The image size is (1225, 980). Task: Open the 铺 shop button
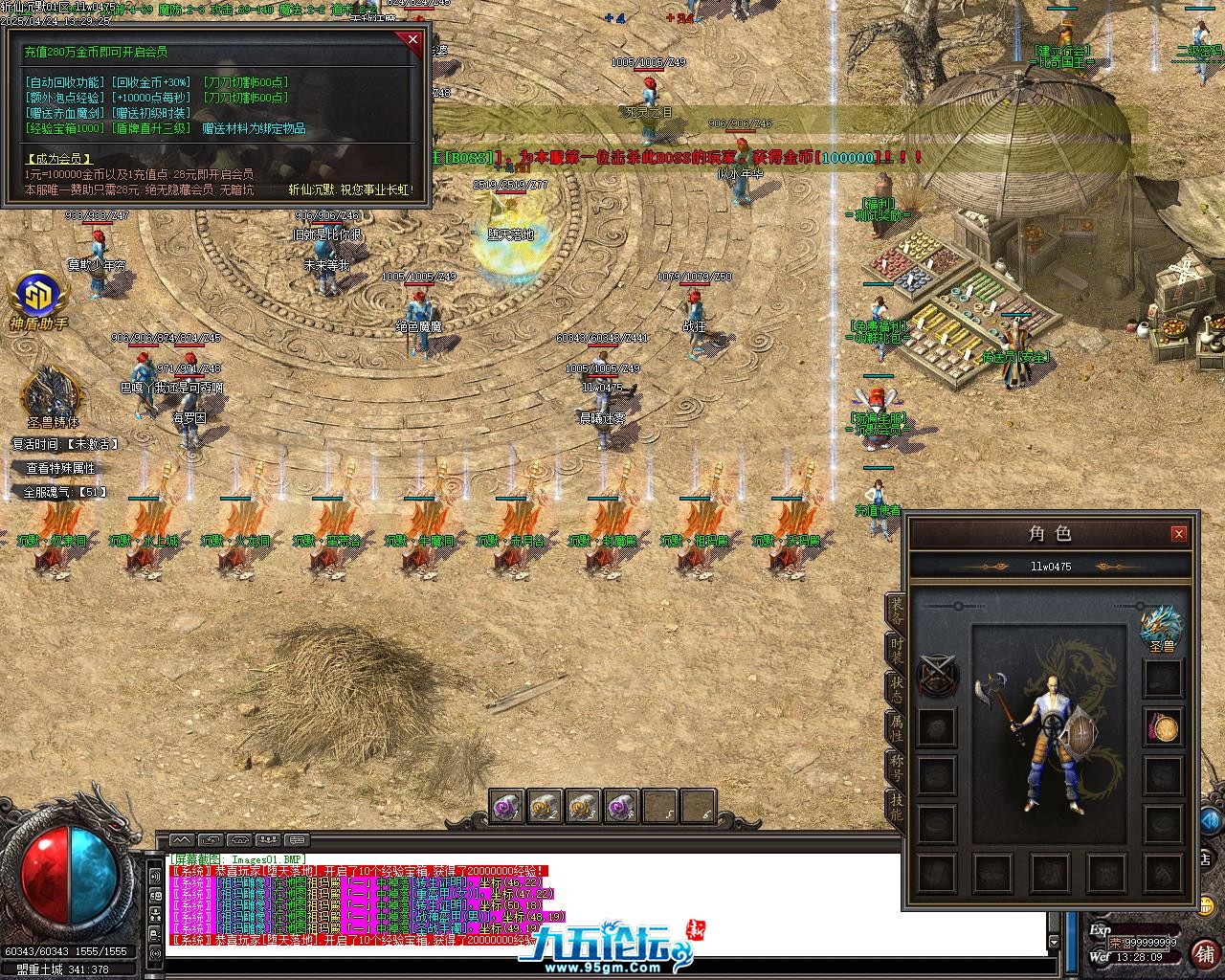click(1204, 953)
